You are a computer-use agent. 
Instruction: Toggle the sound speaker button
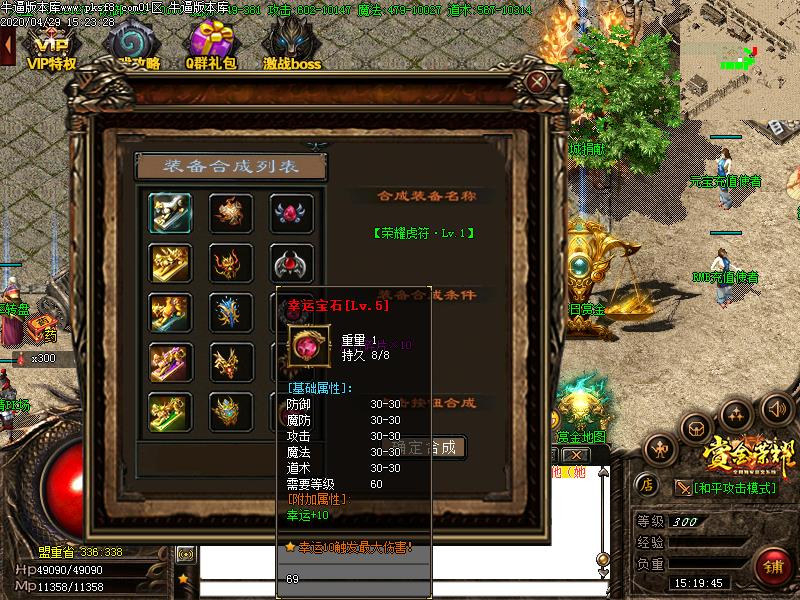point(776,408)
